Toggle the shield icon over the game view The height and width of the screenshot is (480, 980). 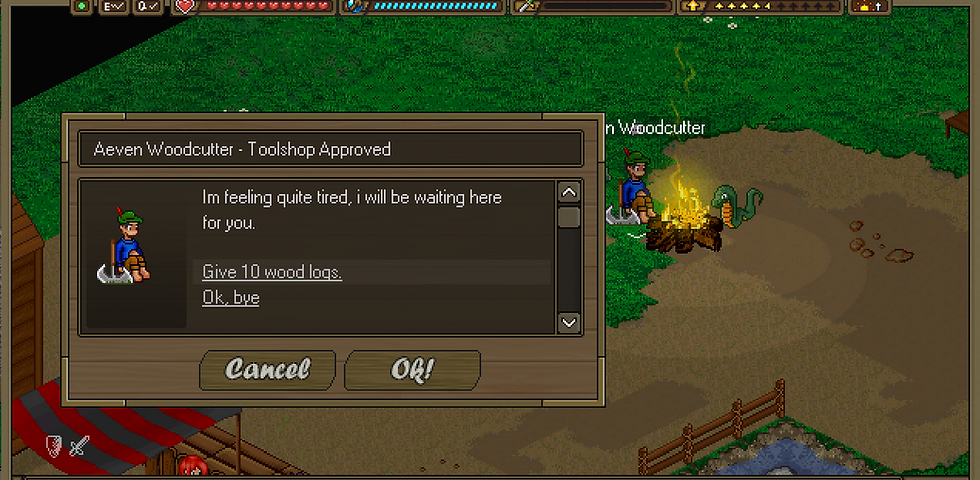(x=56, y=445)
